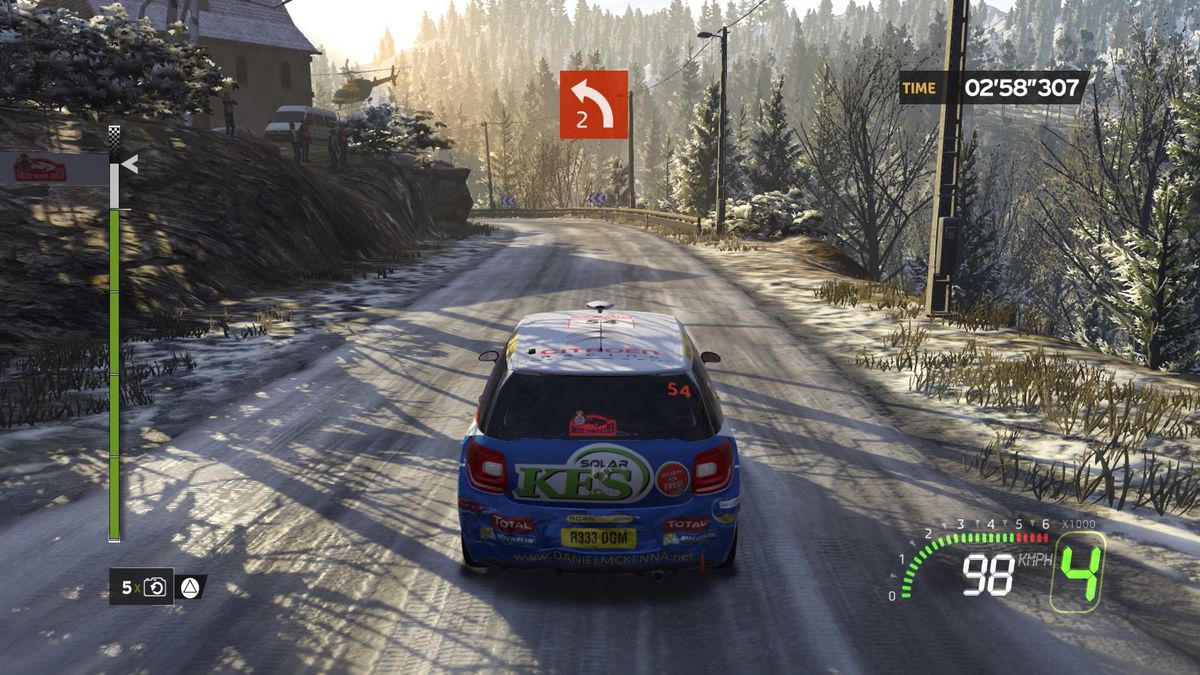Click the red rally event logo badge
This screenshot has height=675, width=1200.
coord(40,168)
